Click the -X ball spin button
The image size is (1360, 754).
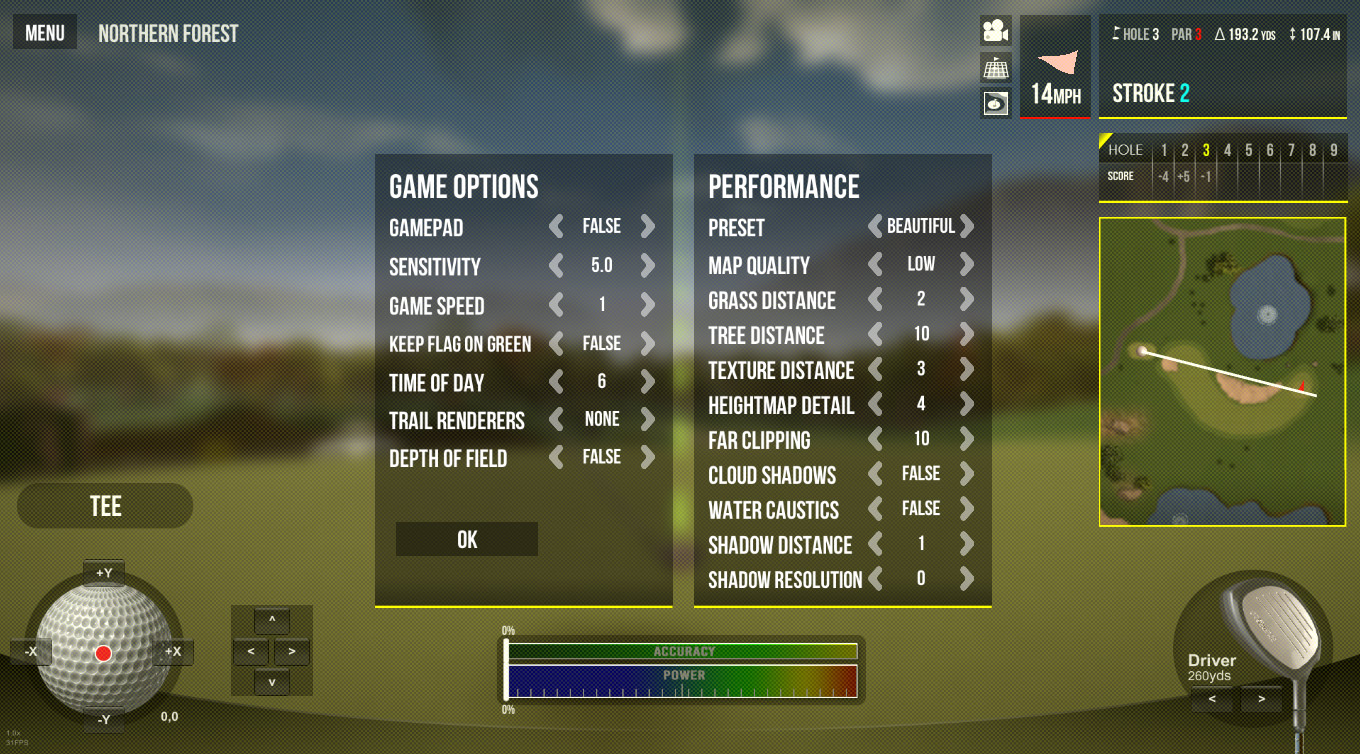(31, 652)
